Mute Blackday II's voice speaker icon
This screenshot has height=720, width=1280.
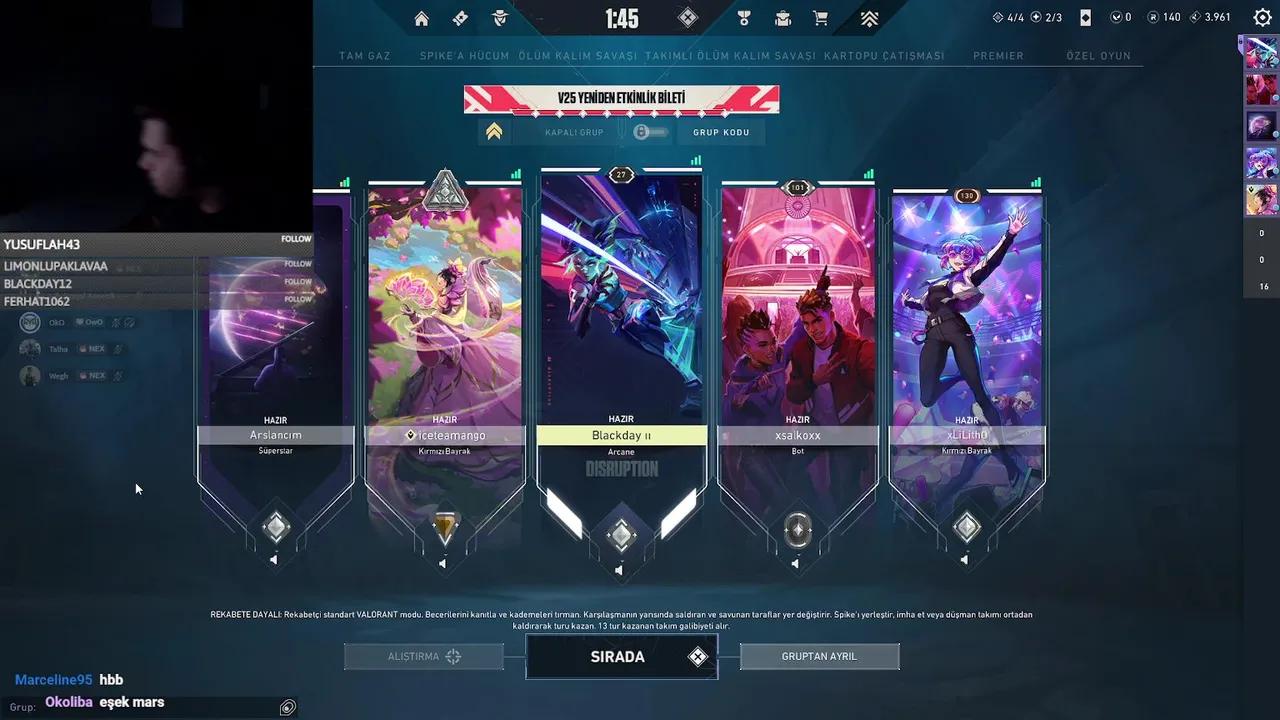pyautogui.click(x=619, y=572)
